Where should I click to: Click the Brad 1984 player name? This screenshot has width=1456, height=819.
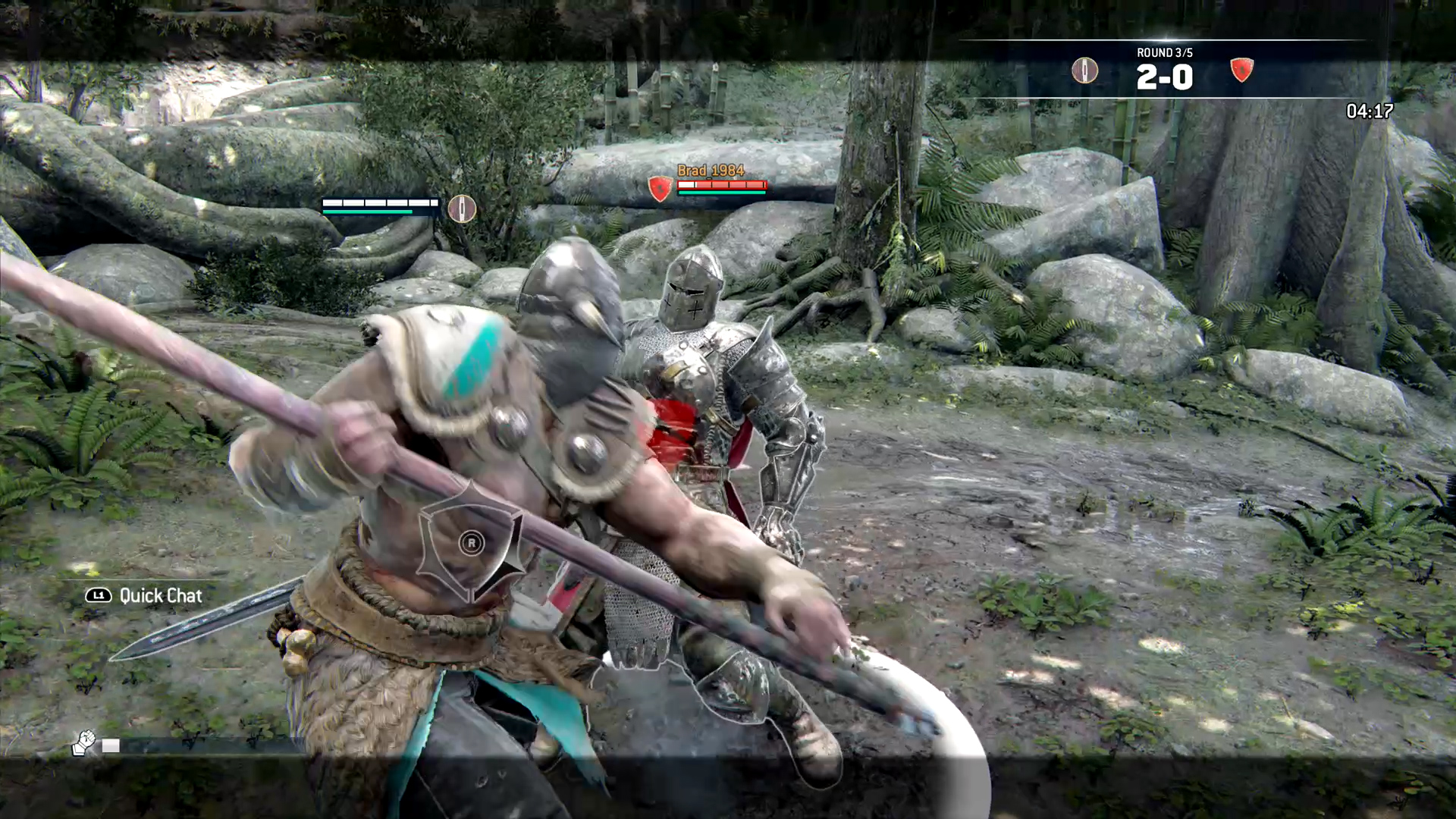711,171
